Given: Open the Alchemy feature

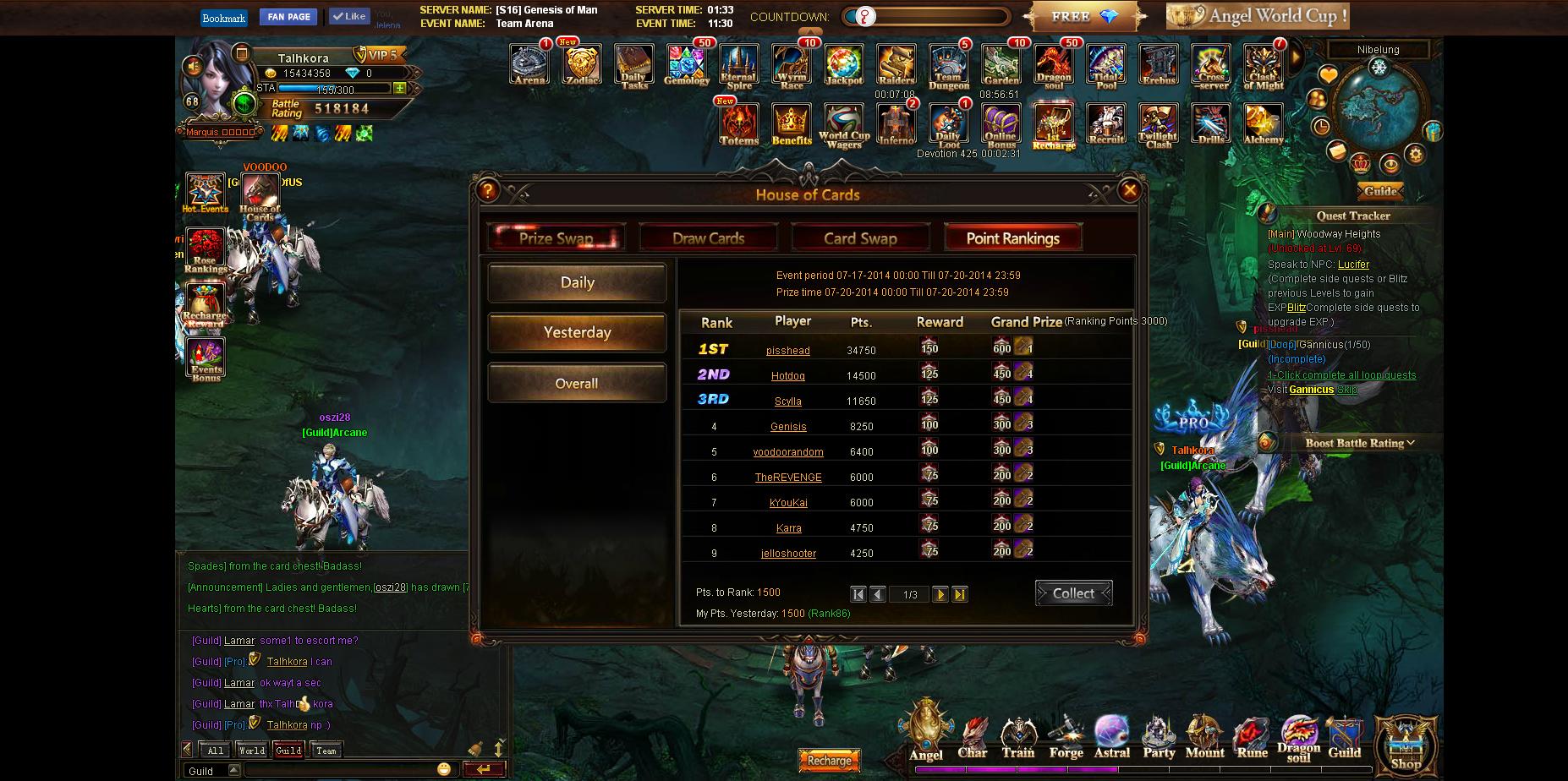Looking at the screenshot, I should click(x=1263, y=124).
